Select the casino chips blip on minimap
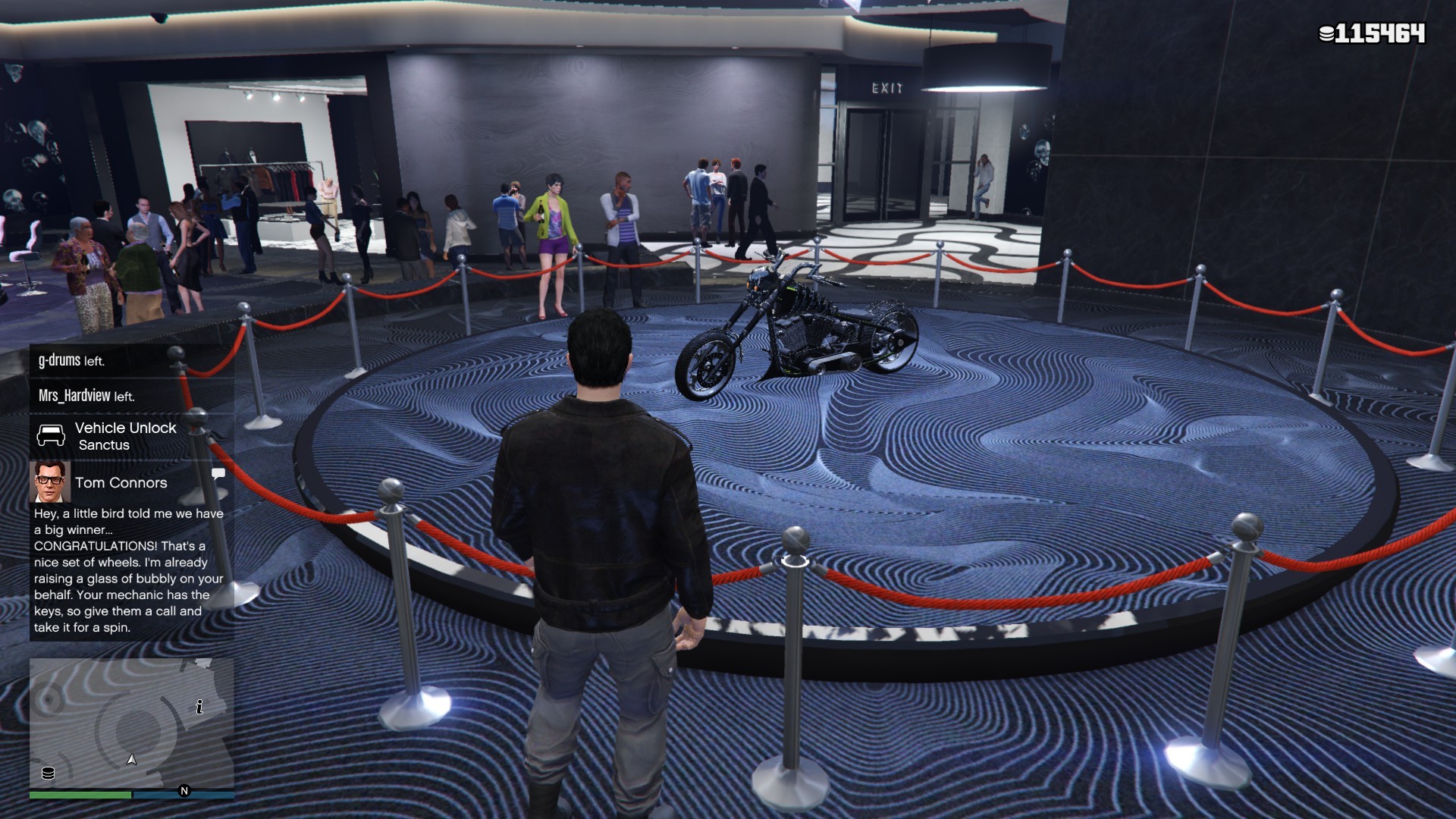The image size is (1456, 819). (x=48, y=773)
